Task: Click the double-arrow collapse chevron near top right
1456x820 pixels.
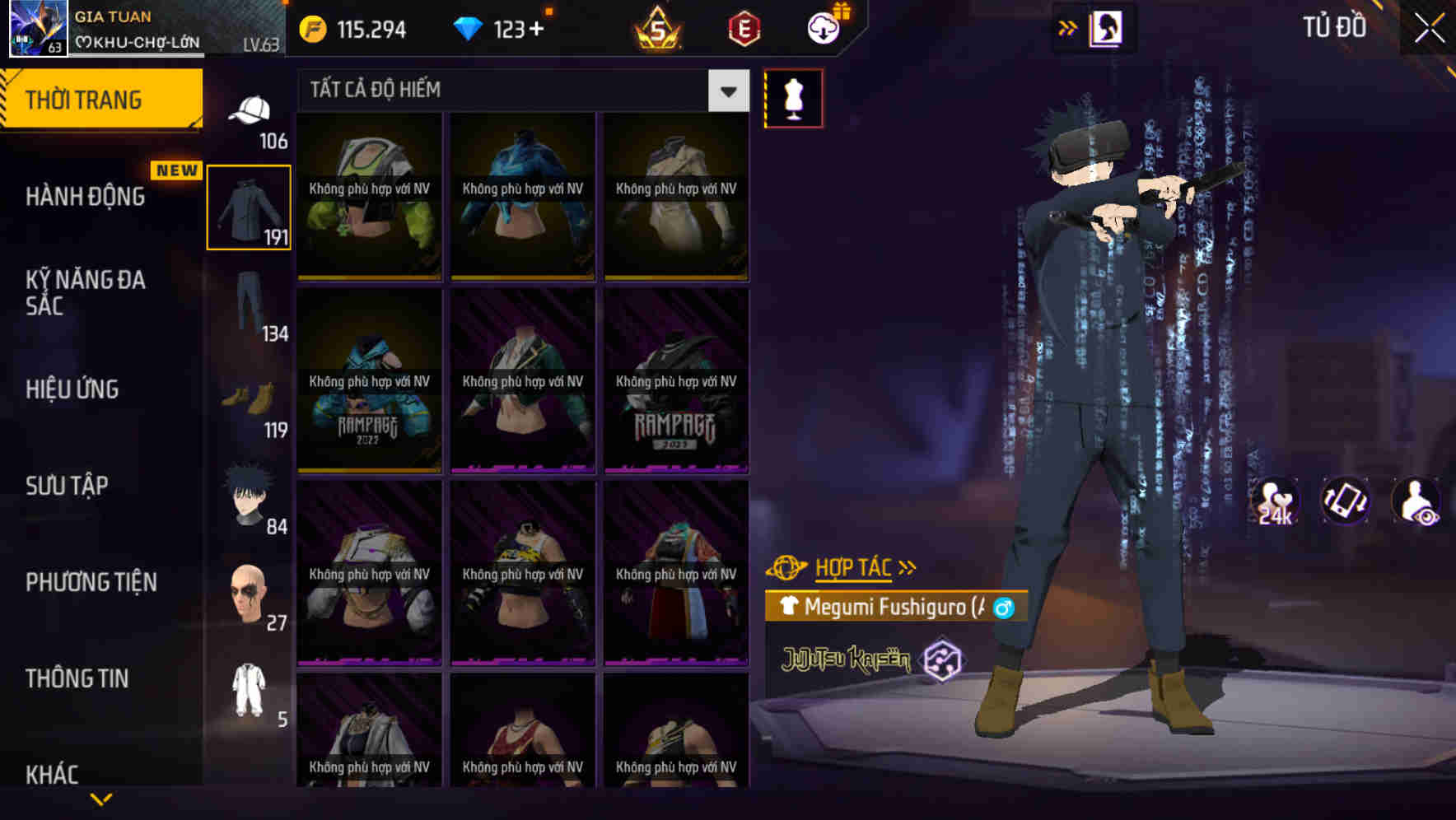Action: (x=1068, y=27)
